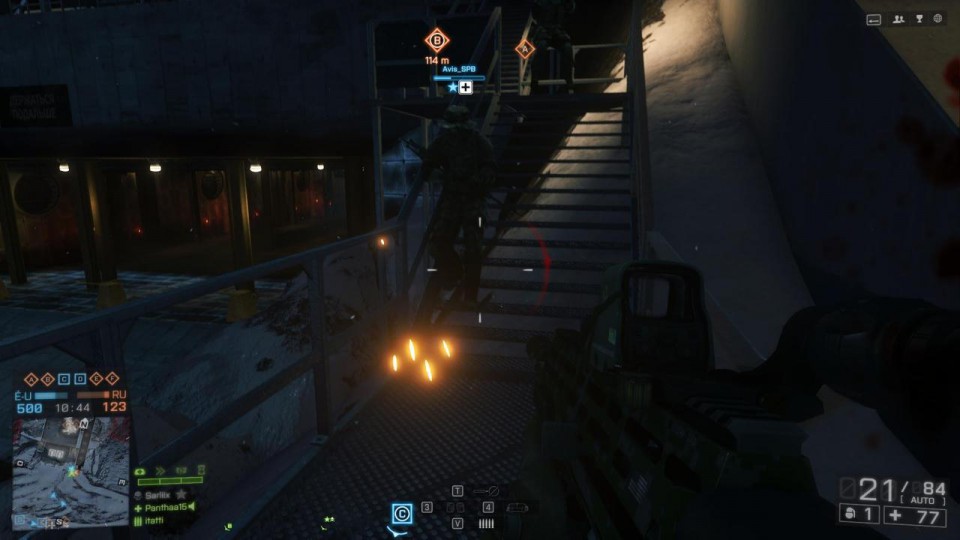Select objective flag C in the flag row
Viewport: 960px width, 540px height.
coord(64,378)
